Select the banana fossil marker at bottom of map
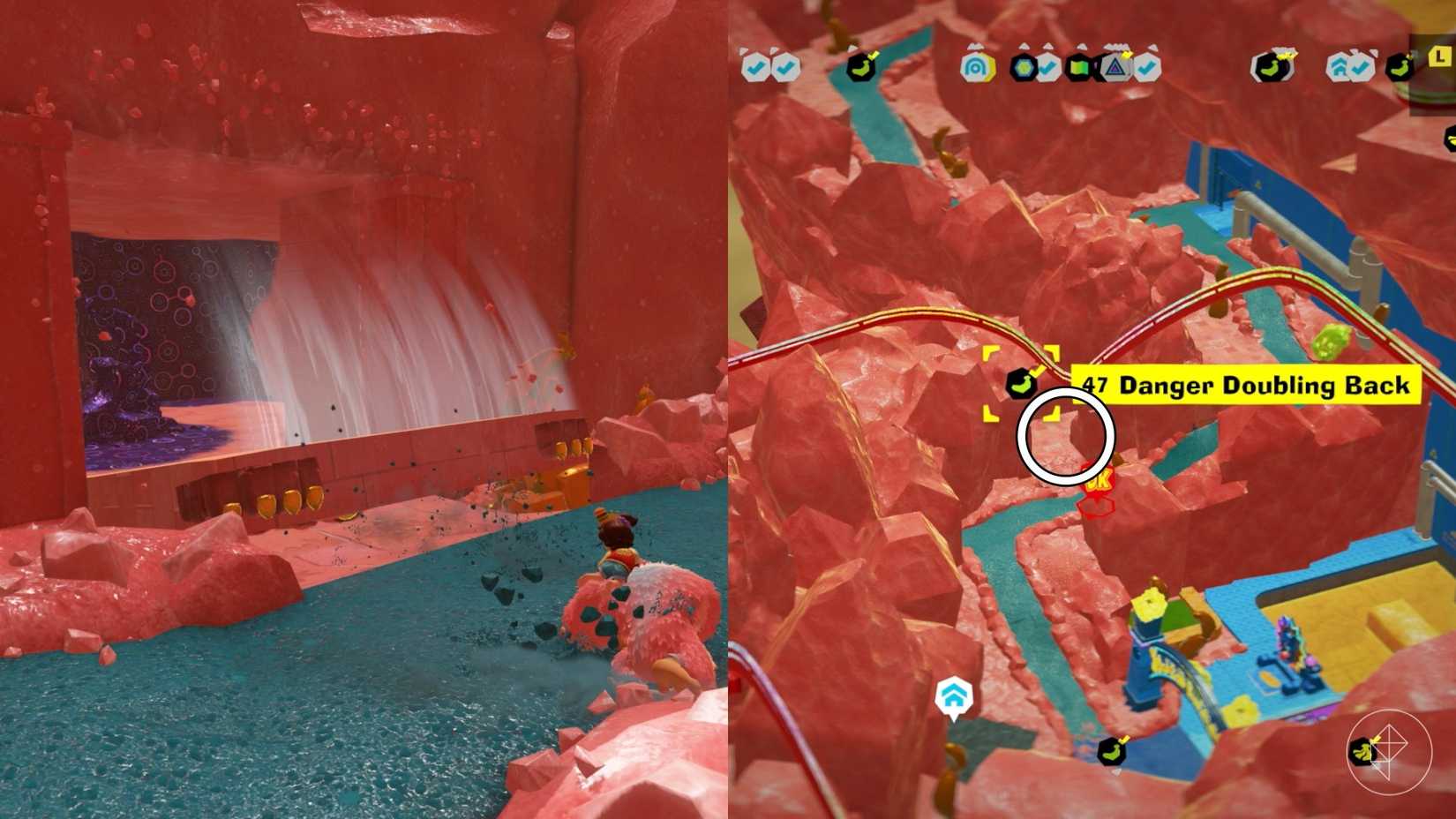Image resolution: width=1456 pixels, height=819 pixels. [x=1111, y=752]
